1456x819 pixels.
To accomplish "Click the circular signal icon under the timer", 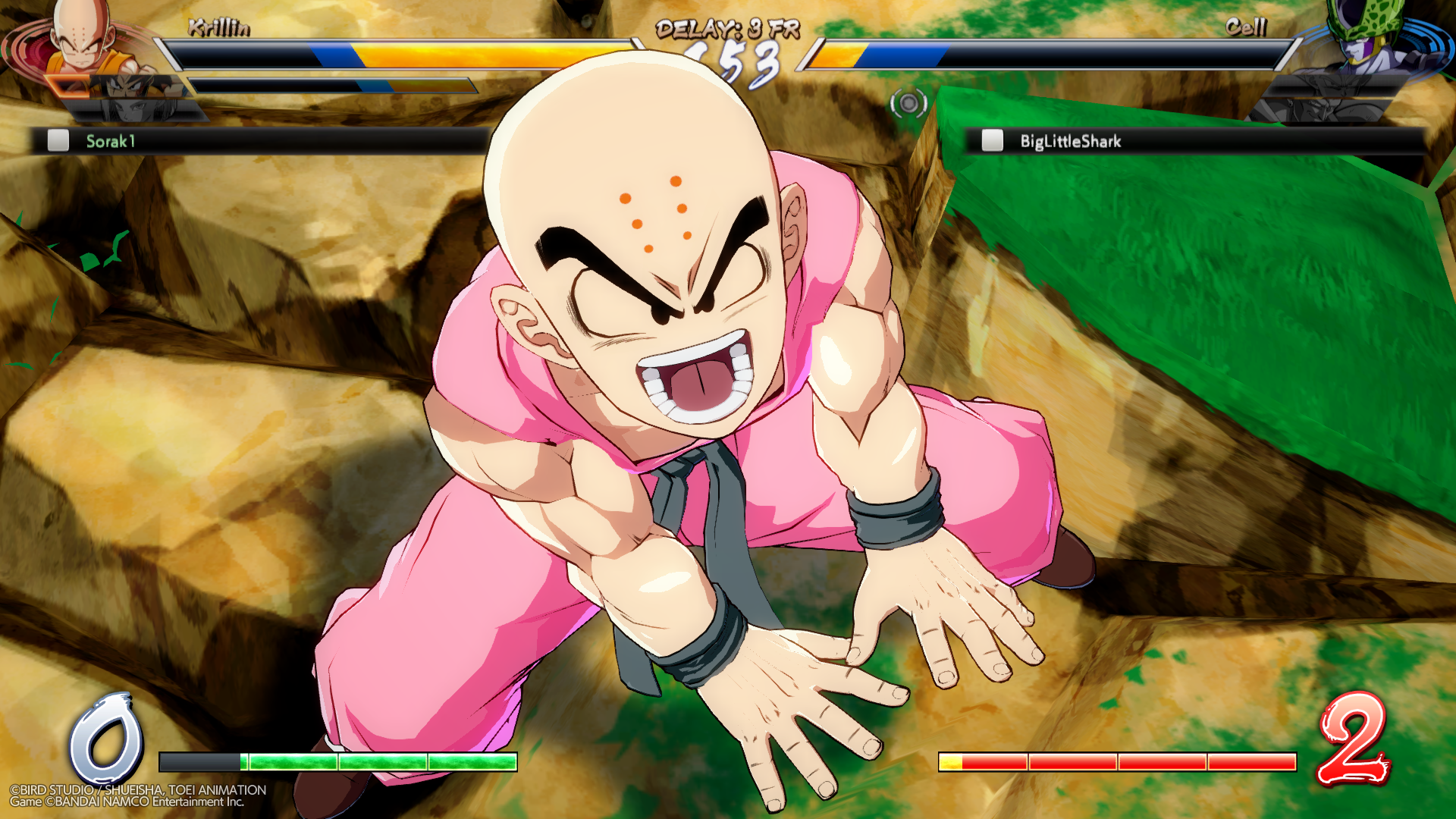I will pos(908,103).
